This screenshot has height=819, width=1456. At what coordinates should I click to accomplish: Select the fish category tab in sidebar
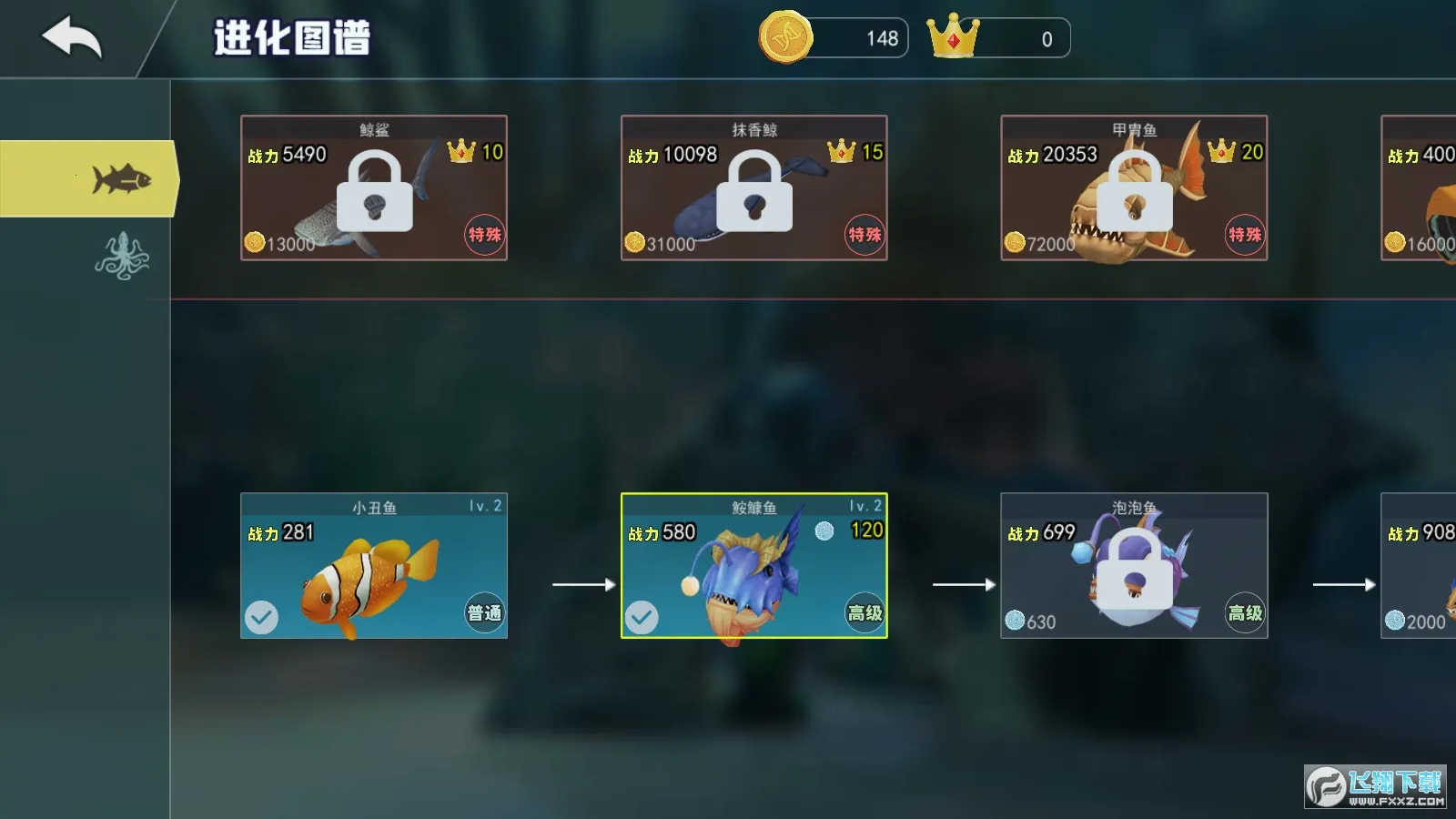pyautogui.click(x=123, y=180)
